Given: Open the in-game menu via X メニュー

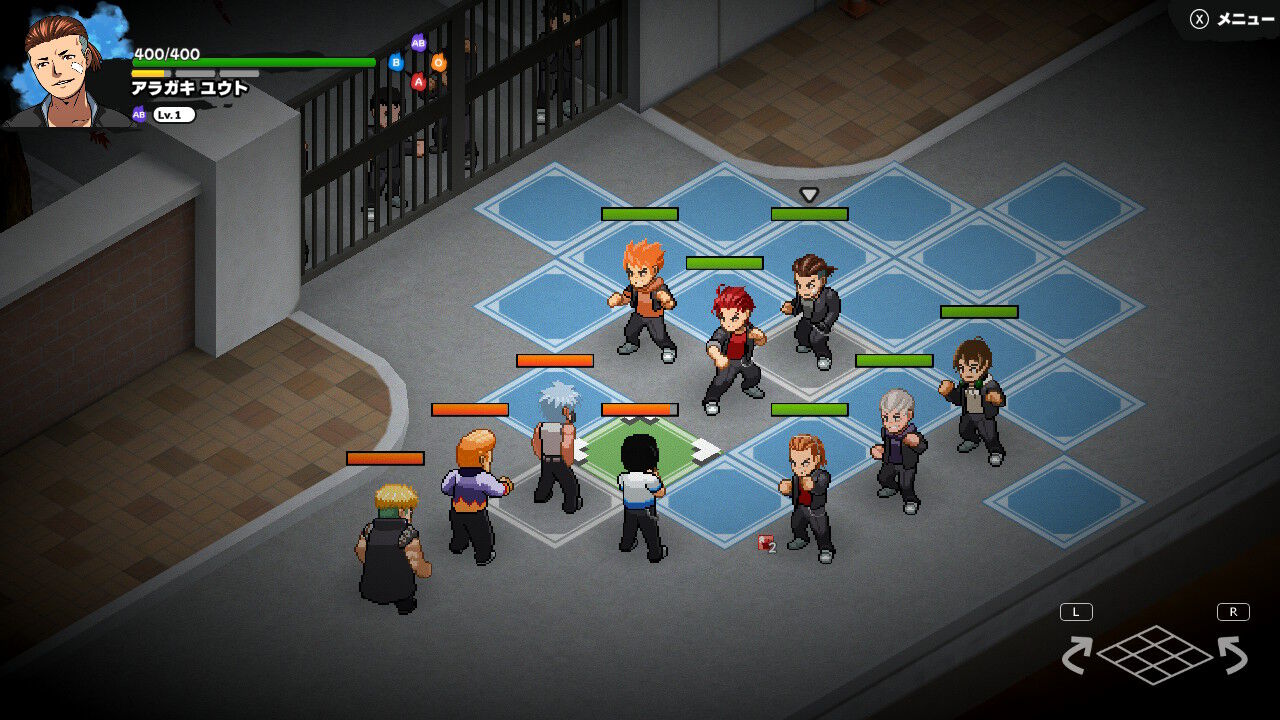Looking at the screenshot, I should point(1231,18).
